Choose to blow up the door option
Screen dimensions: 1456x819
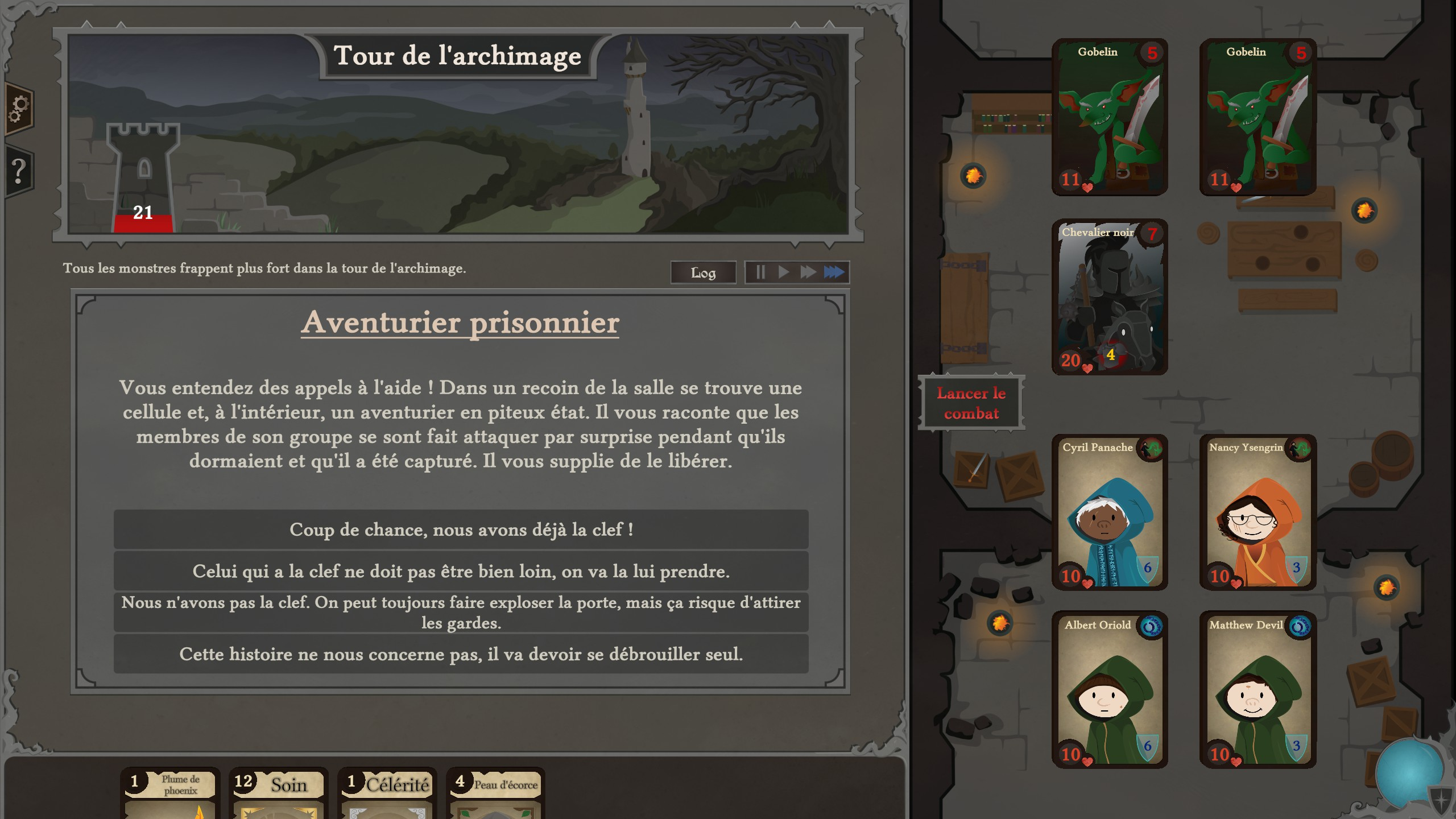(x=461, y=613)
